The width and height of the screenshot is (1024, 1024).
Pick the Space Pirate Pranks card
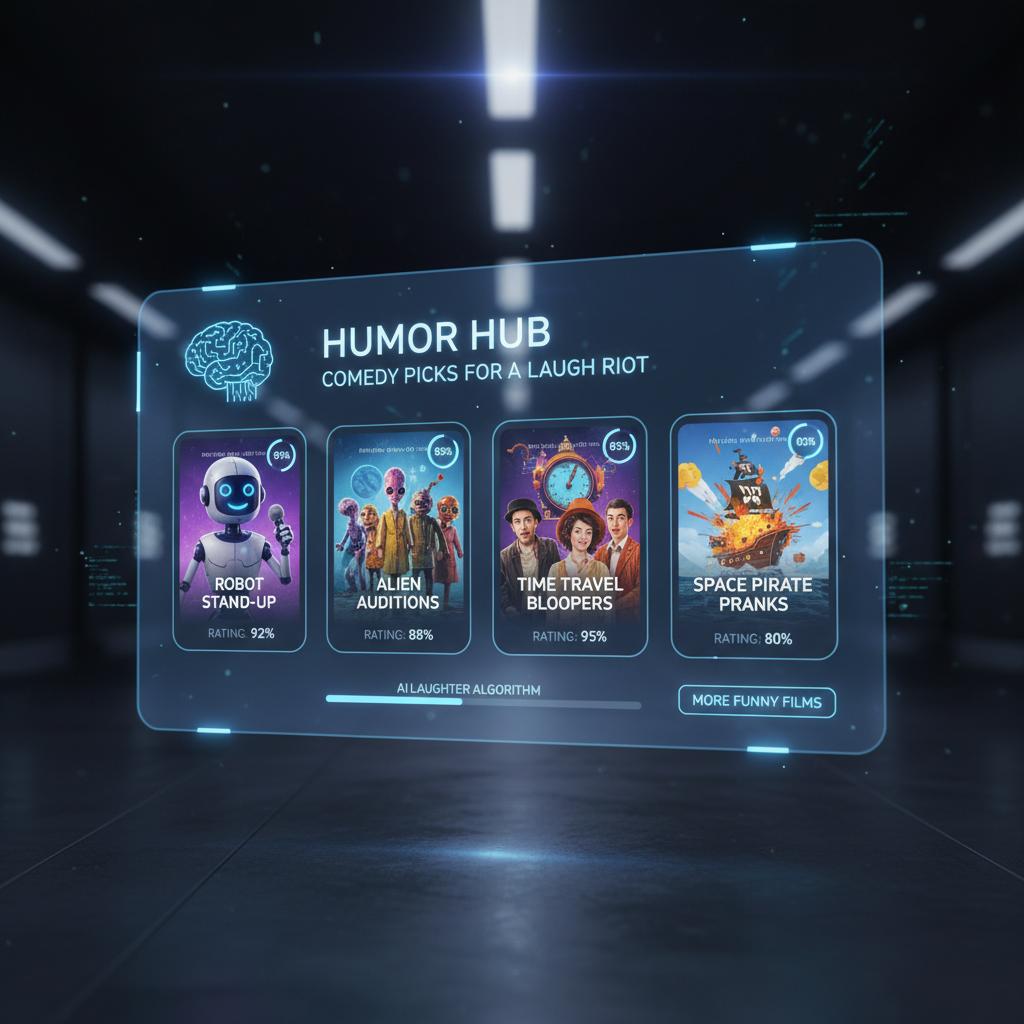pyautogui.click(x=752, y=533)
